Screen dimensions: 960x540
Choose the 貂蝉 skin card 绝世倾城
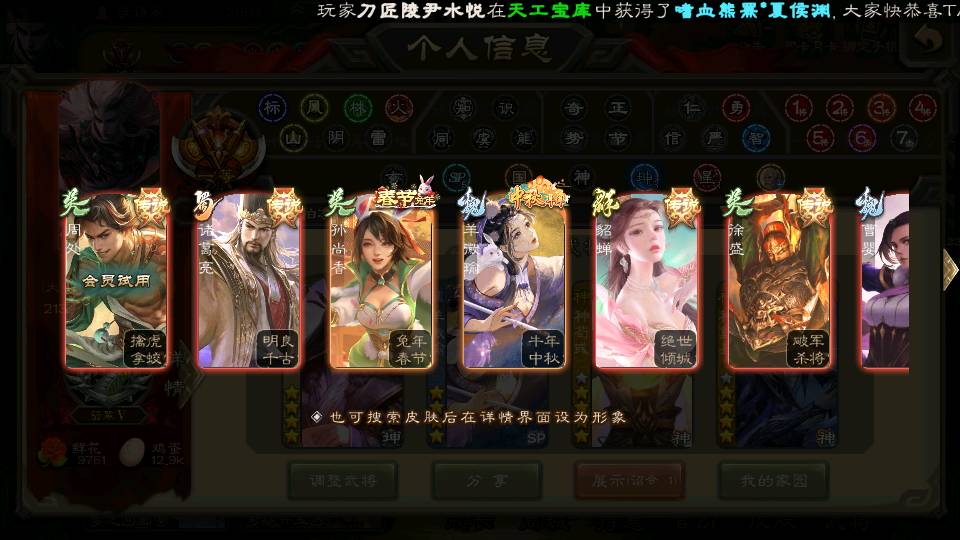tap(646, 282)
